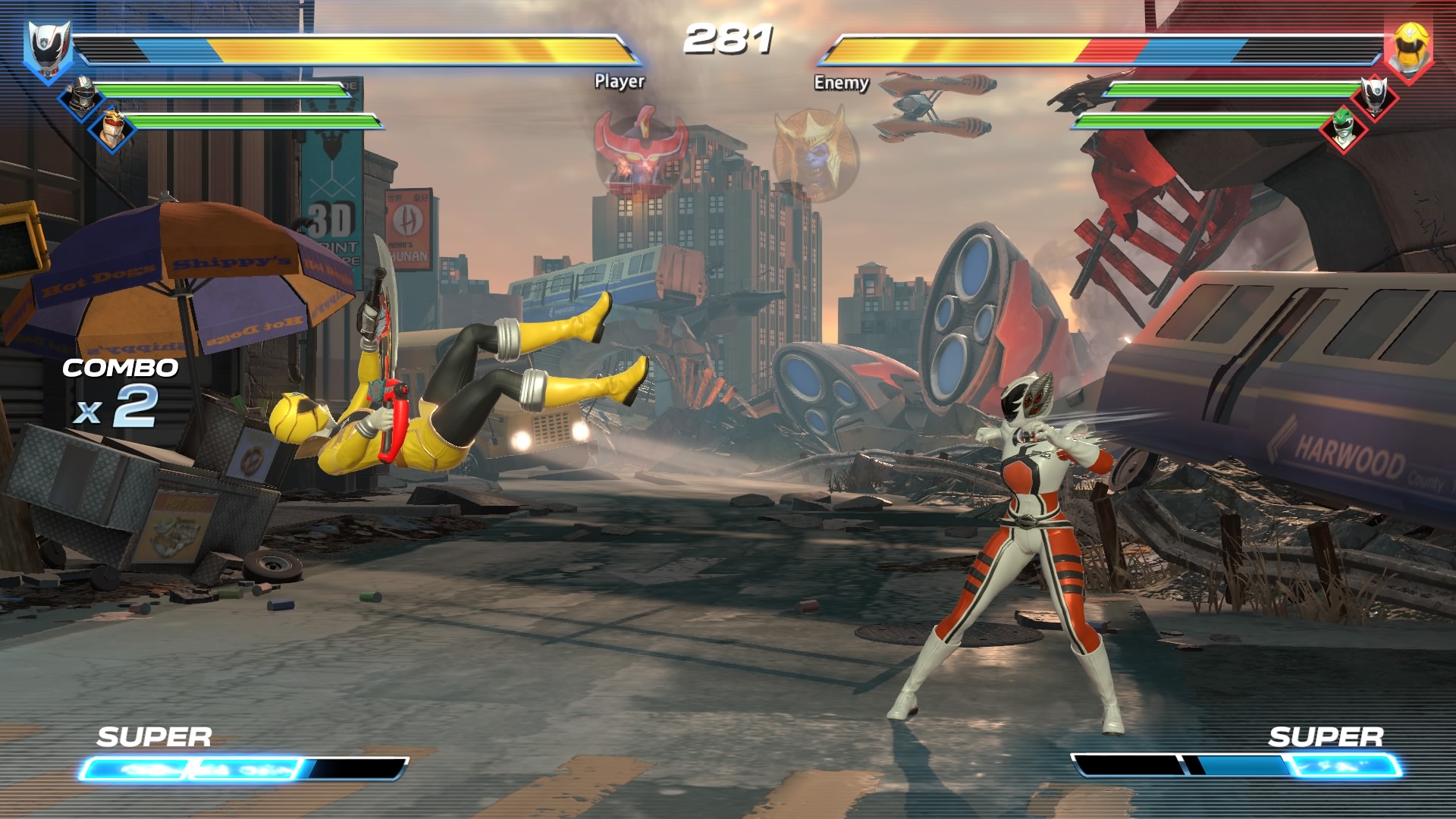
Task: Activate the red Megazord ultra icon
Action: (642, 150)
